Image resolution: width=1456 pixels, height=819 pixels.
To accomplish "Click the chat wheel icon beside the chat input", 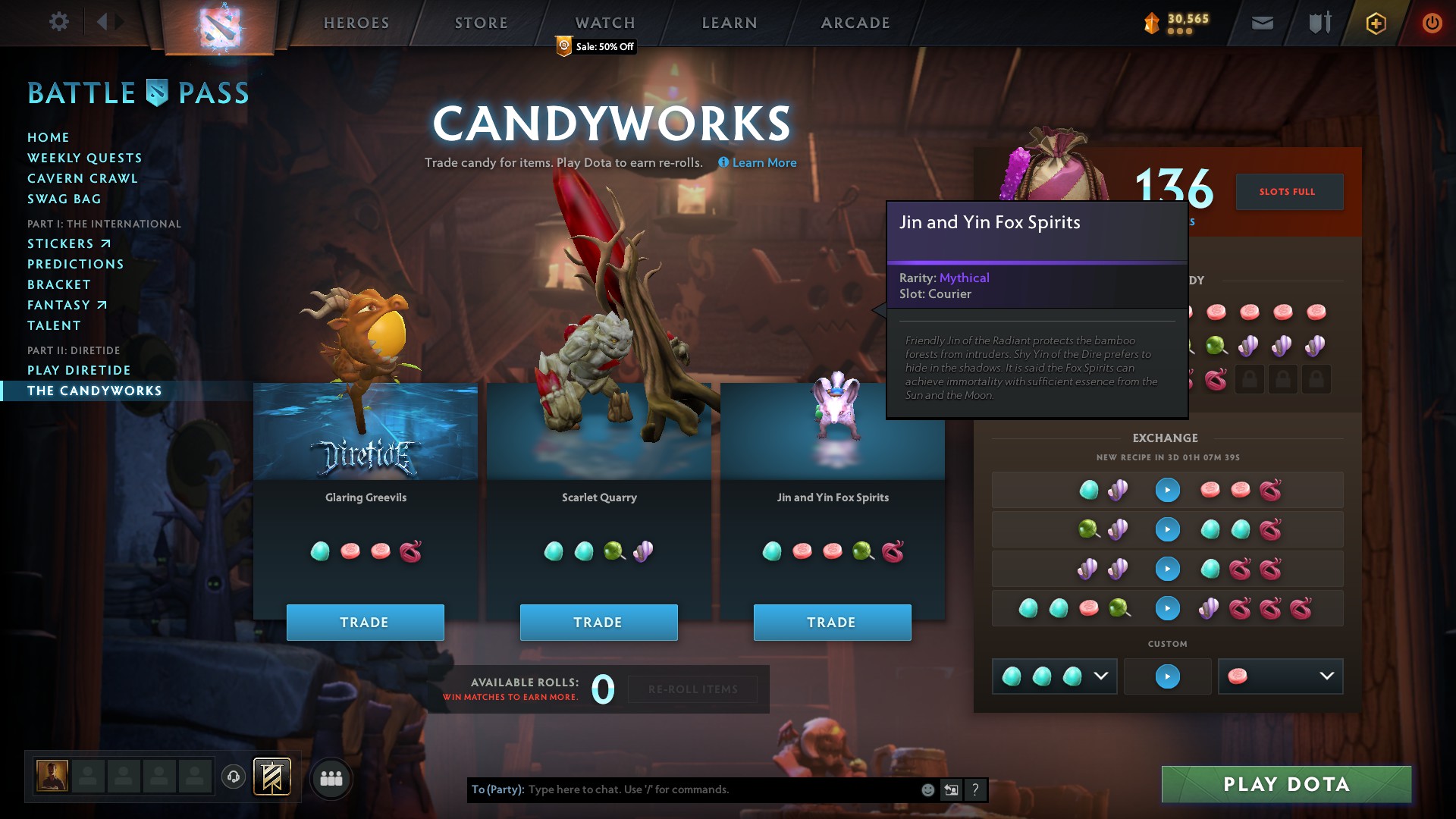I will tap(951, 789).
